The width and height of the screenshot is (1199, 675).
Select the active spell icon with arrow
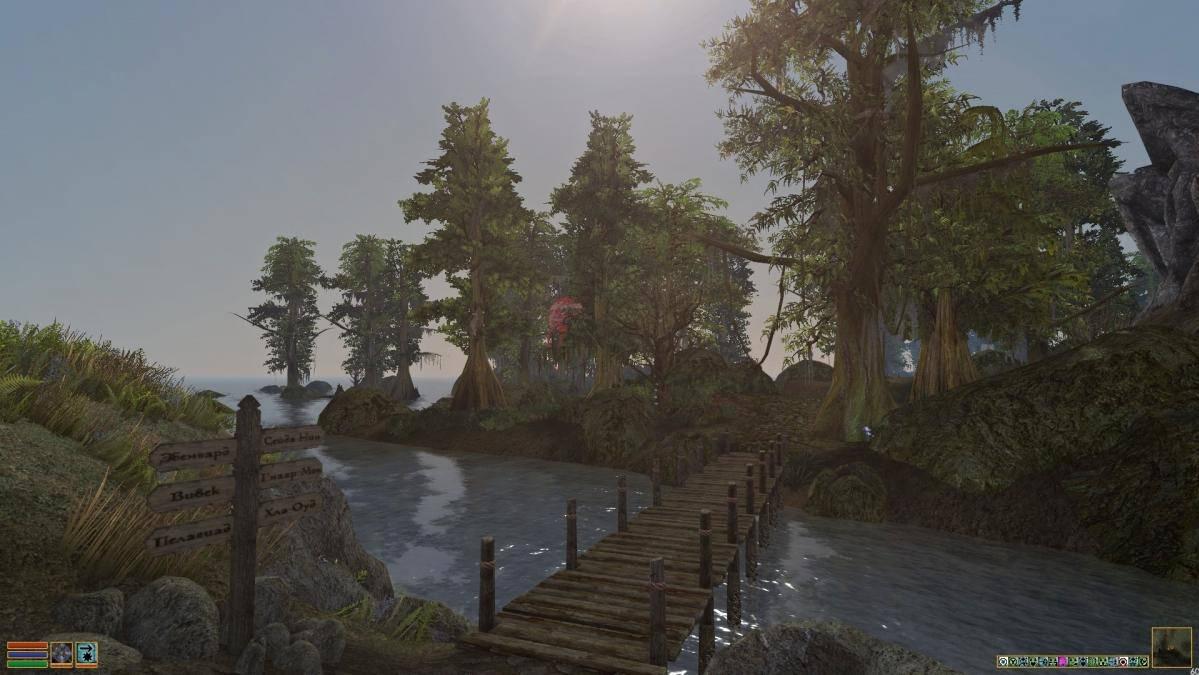[x=86, y=654]
